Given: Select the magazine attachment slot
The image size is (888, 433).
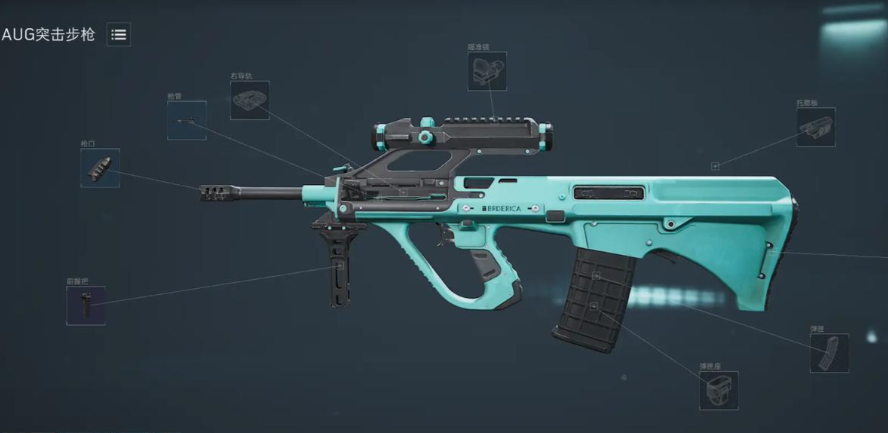Looking at the screenshot, I should pos(829,353).
